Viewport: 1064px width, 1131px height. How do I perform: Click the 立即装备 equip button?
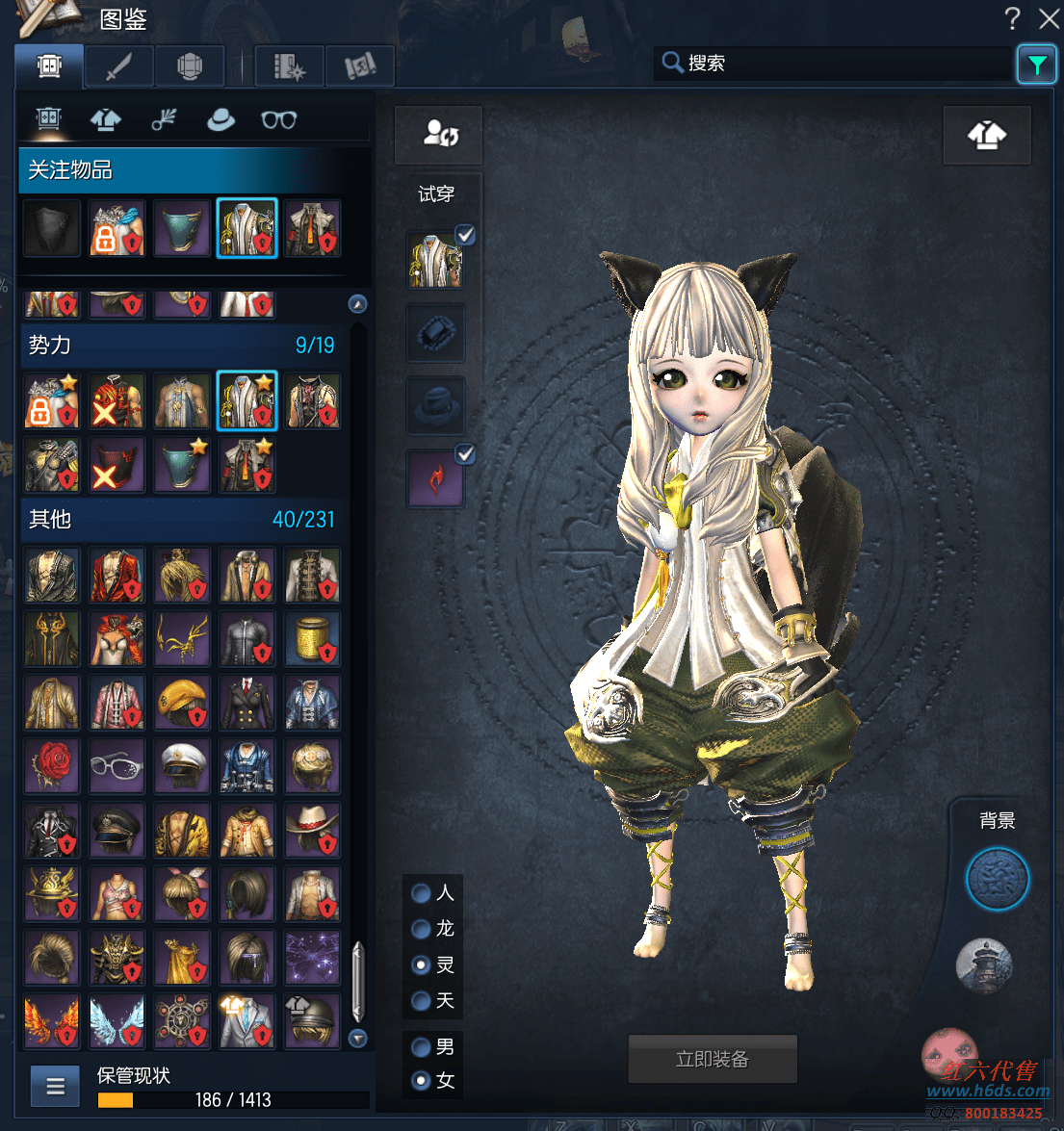tap(712, 1059)
